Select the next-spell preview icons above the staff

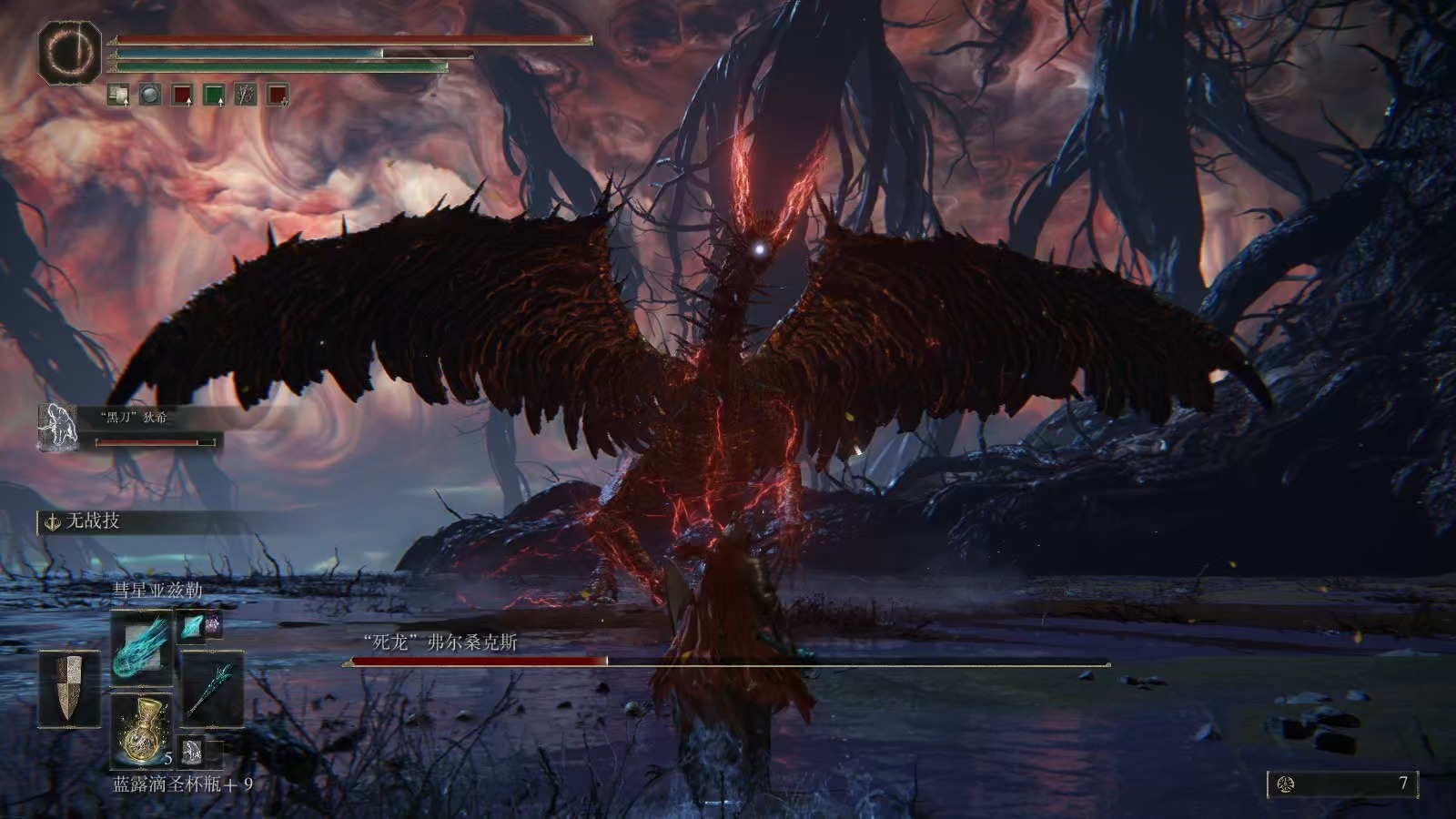point(200,624)
